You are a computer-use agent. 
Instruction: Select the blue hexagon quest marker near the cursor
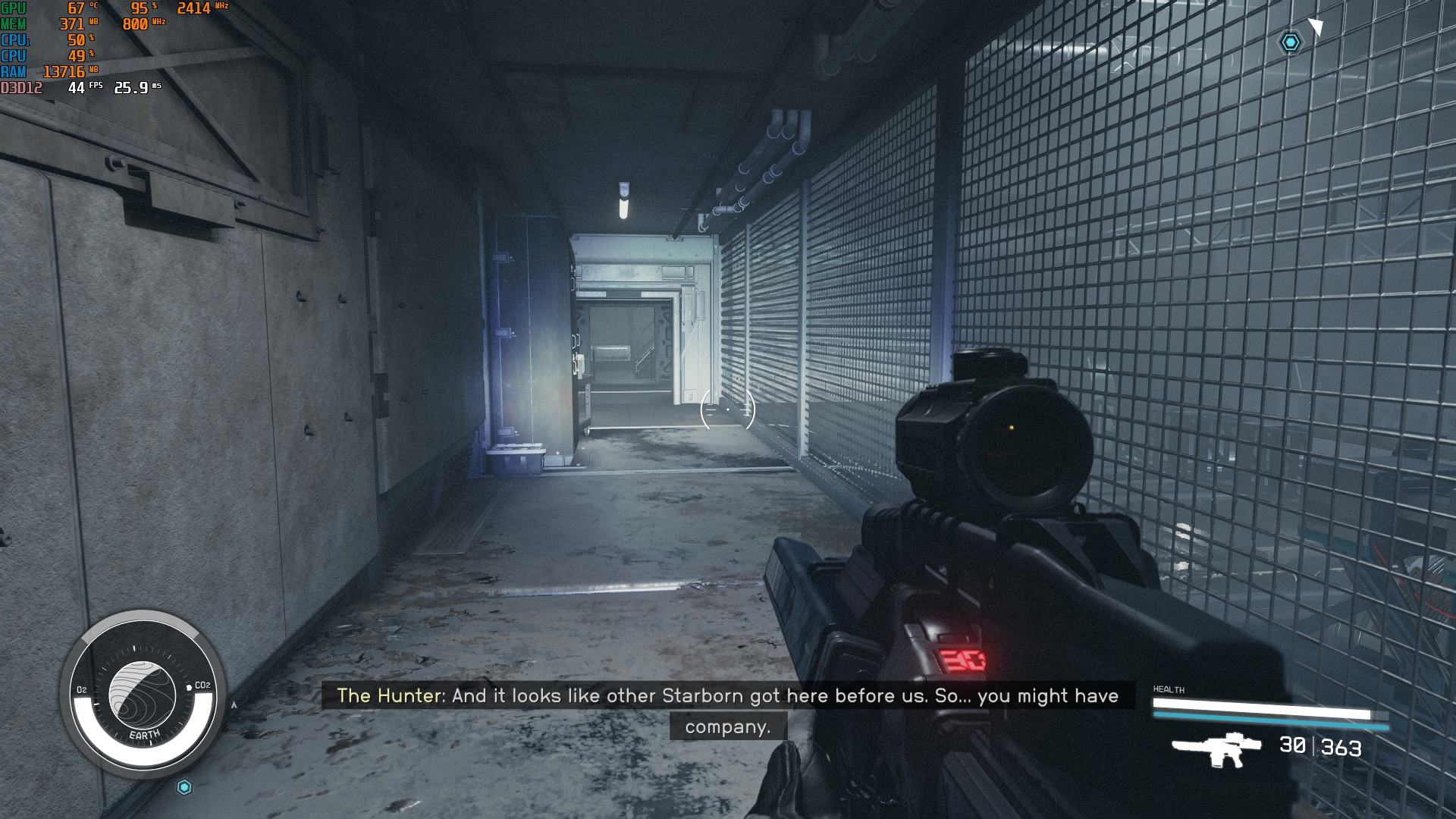pyautogui.click(x=1291, y=42)
